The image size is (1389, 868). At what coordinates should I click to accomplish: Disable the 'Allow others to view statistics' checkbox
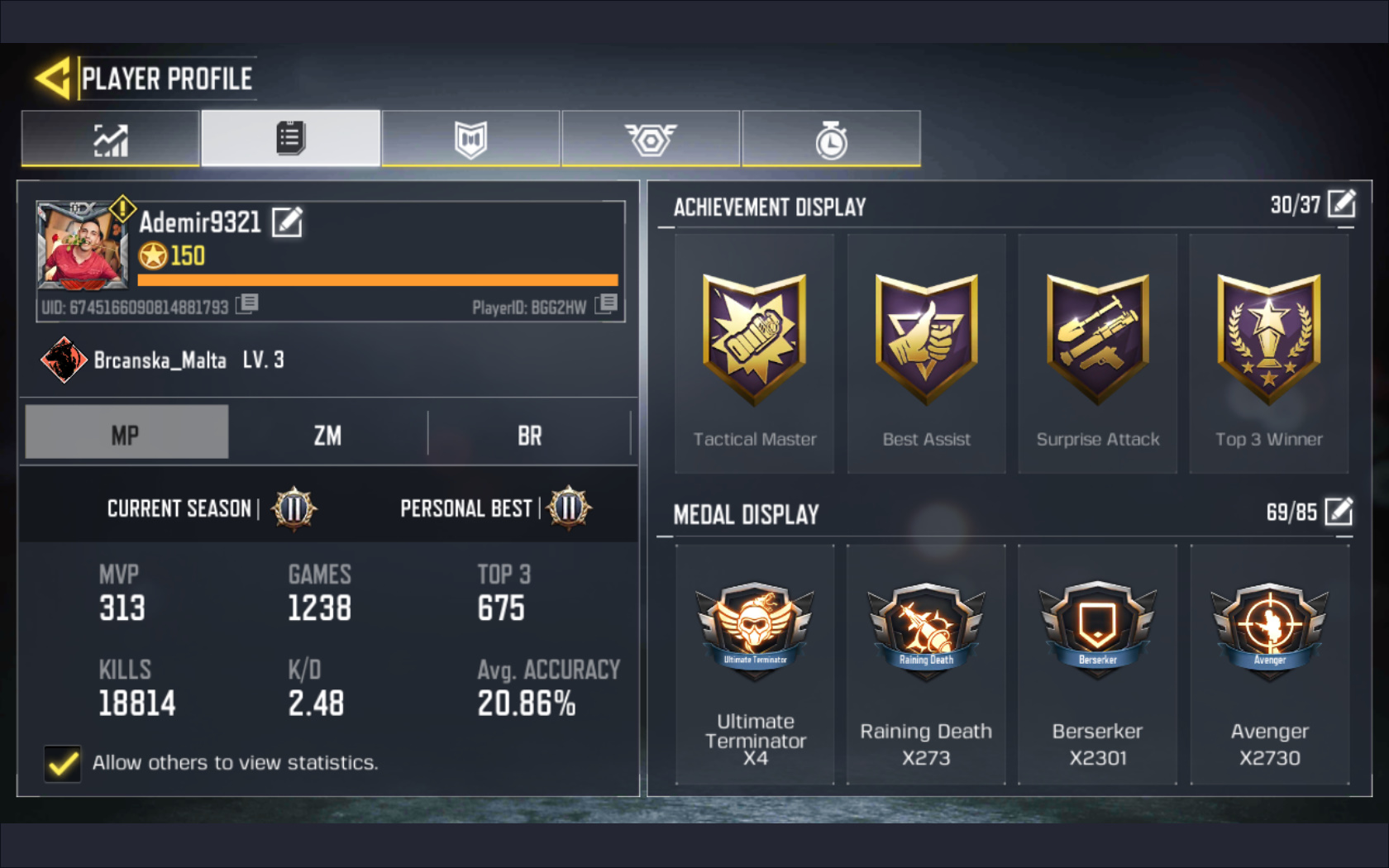[x=62, y=763]
